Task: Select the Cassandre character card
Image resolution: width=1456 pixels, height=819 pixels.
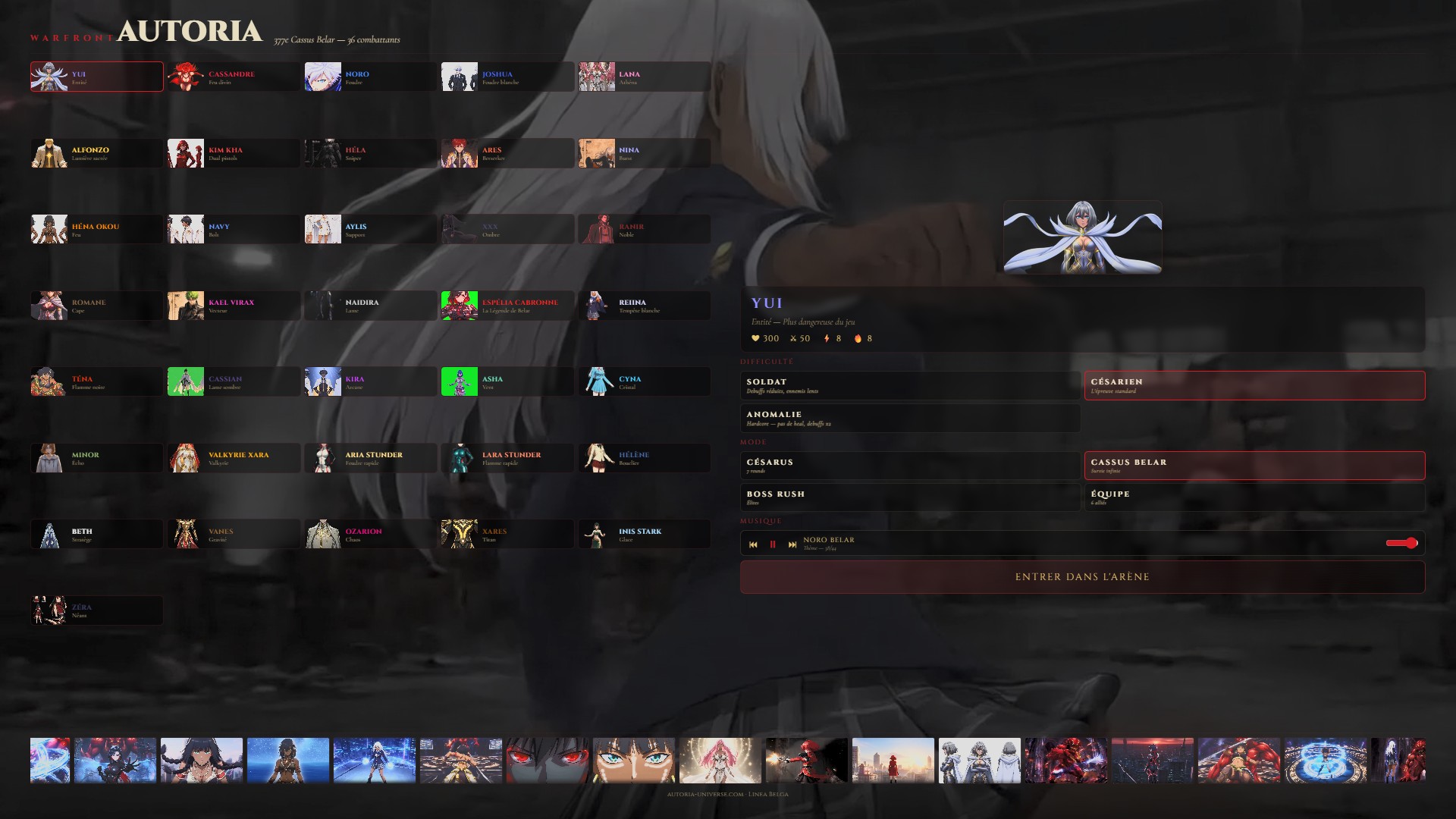Action: 234,77
